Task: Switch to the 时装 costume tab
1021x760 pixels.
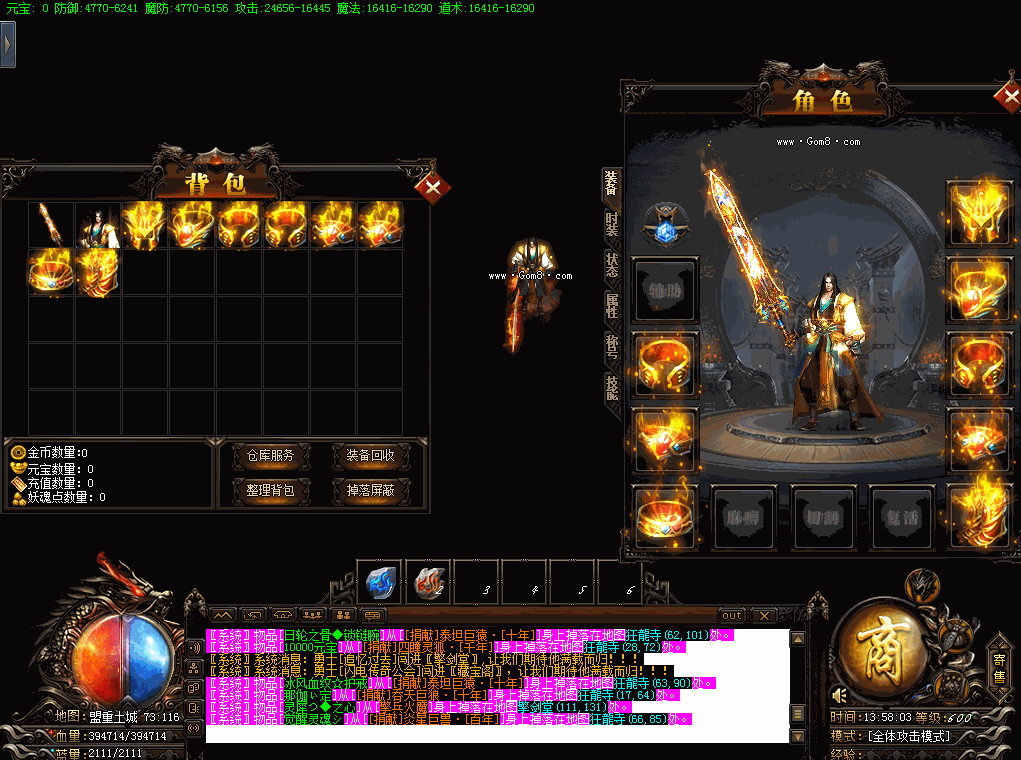Action: (x=611, y=224)
